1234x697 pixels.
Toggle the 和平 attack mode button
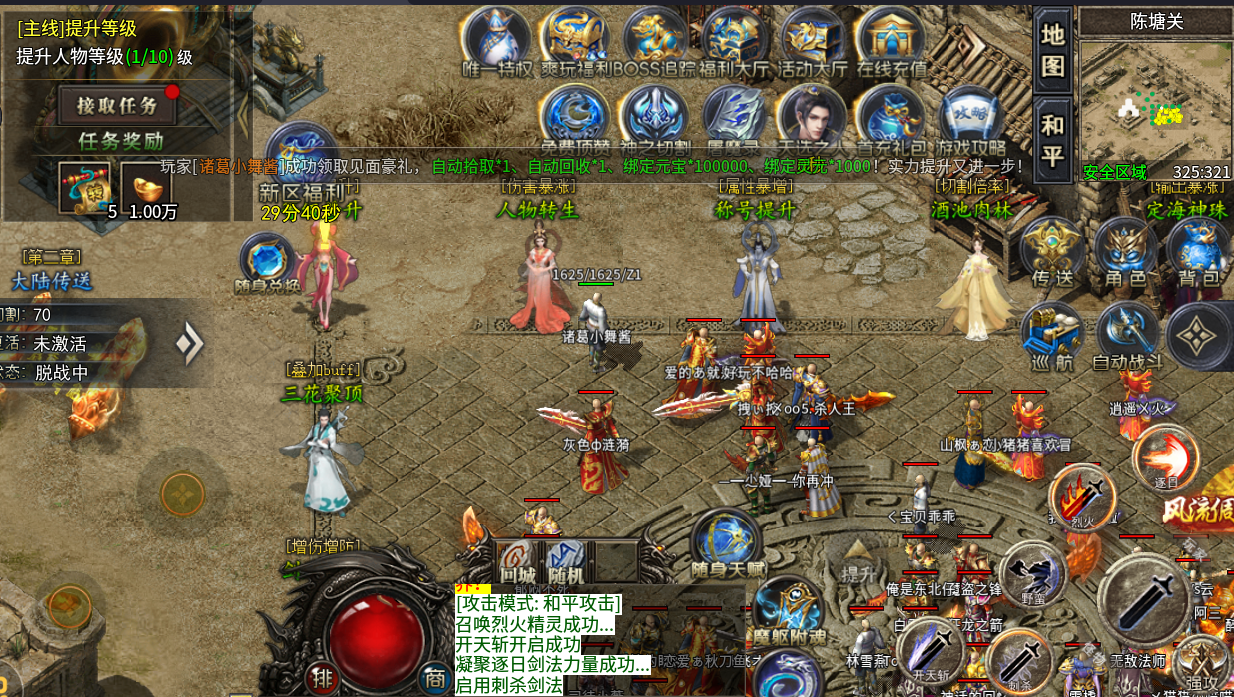[x=1053, y=139]
